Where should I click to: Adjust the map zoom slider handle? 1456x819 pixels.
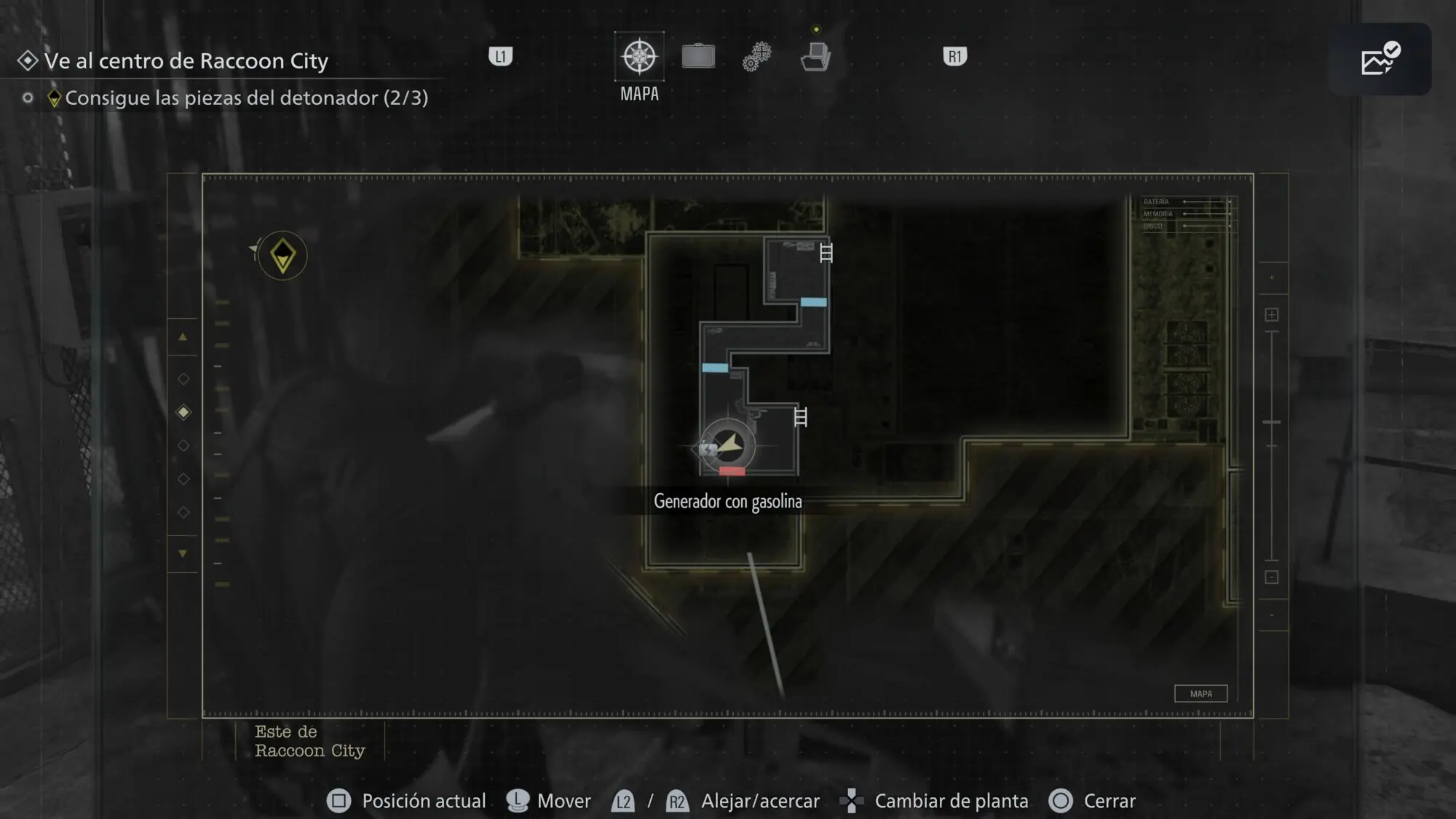coord(1272,422)
